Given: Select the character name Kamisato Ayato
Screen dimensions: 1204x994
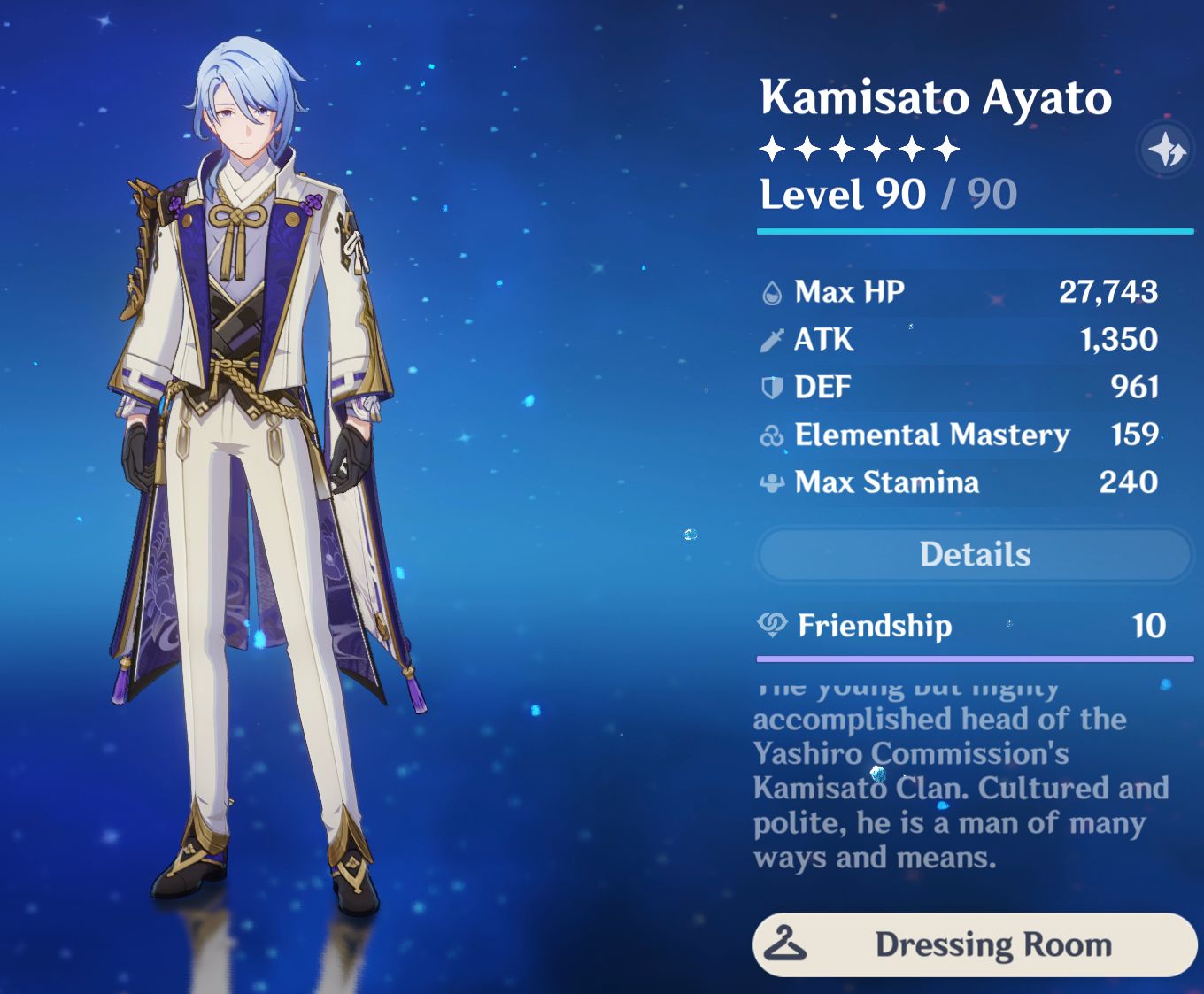Looking at the screenshot, I should [x=936, y=98].
